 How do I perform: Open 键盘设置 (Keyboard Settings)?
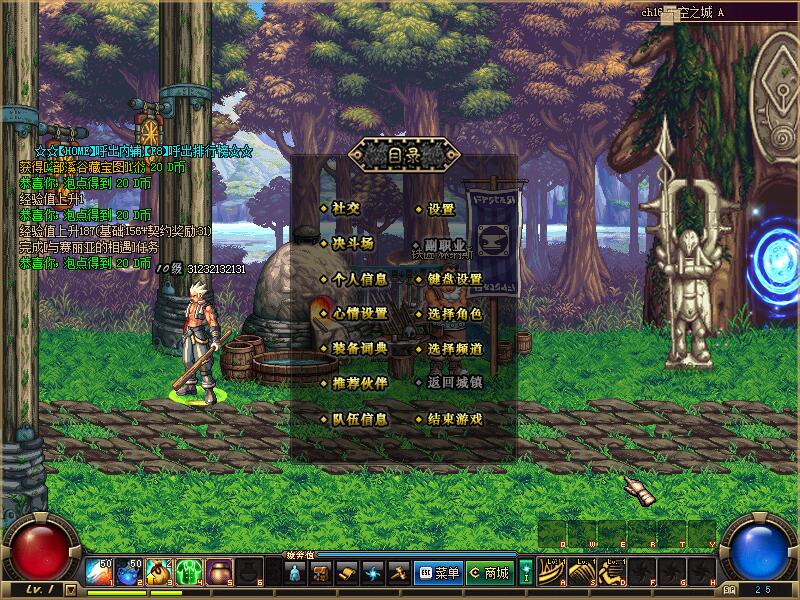click(455, 279)
